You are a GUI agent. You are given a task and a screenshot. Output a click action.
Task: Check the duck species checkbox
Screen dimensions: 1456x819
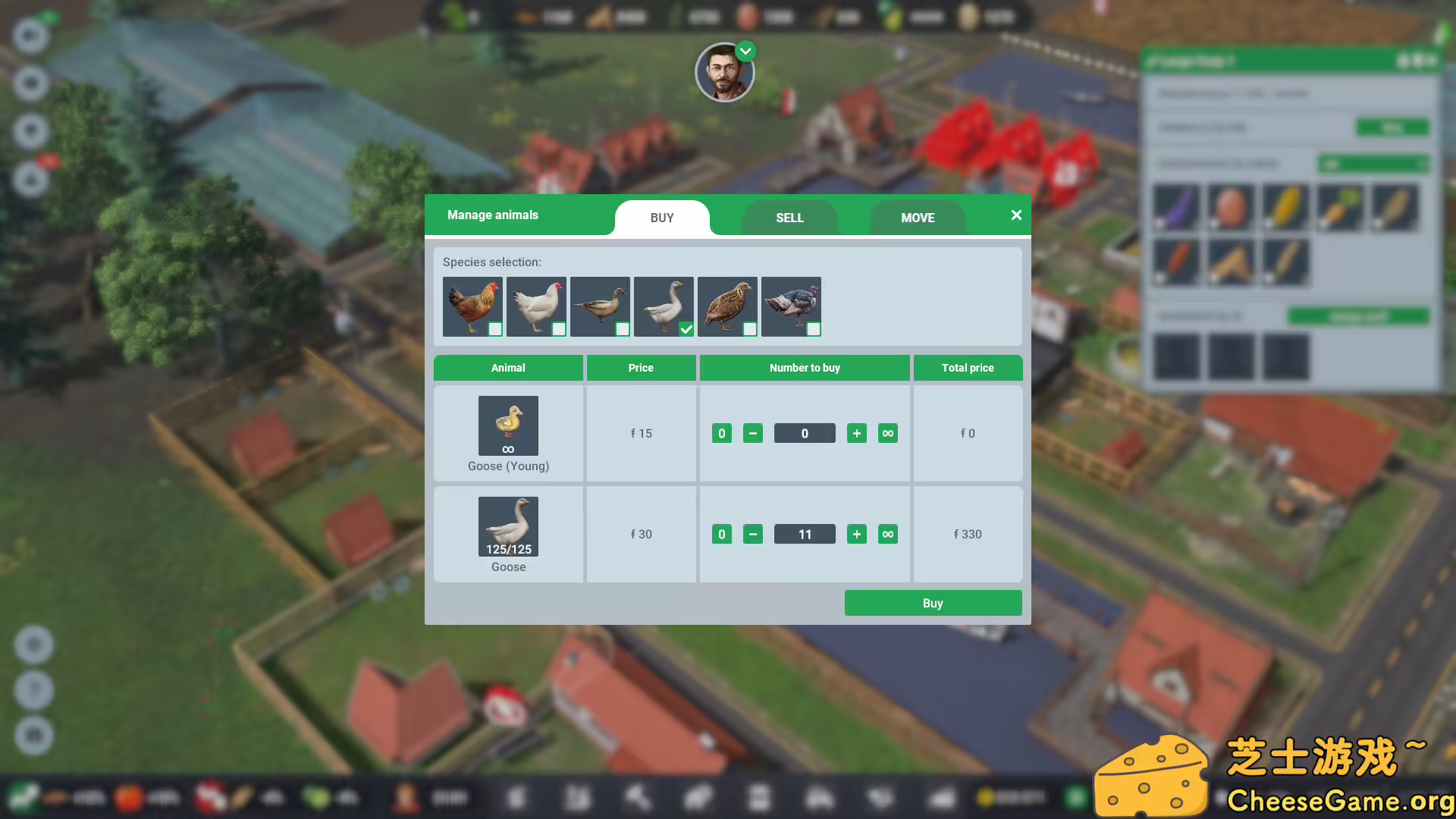tap(623, 329)
